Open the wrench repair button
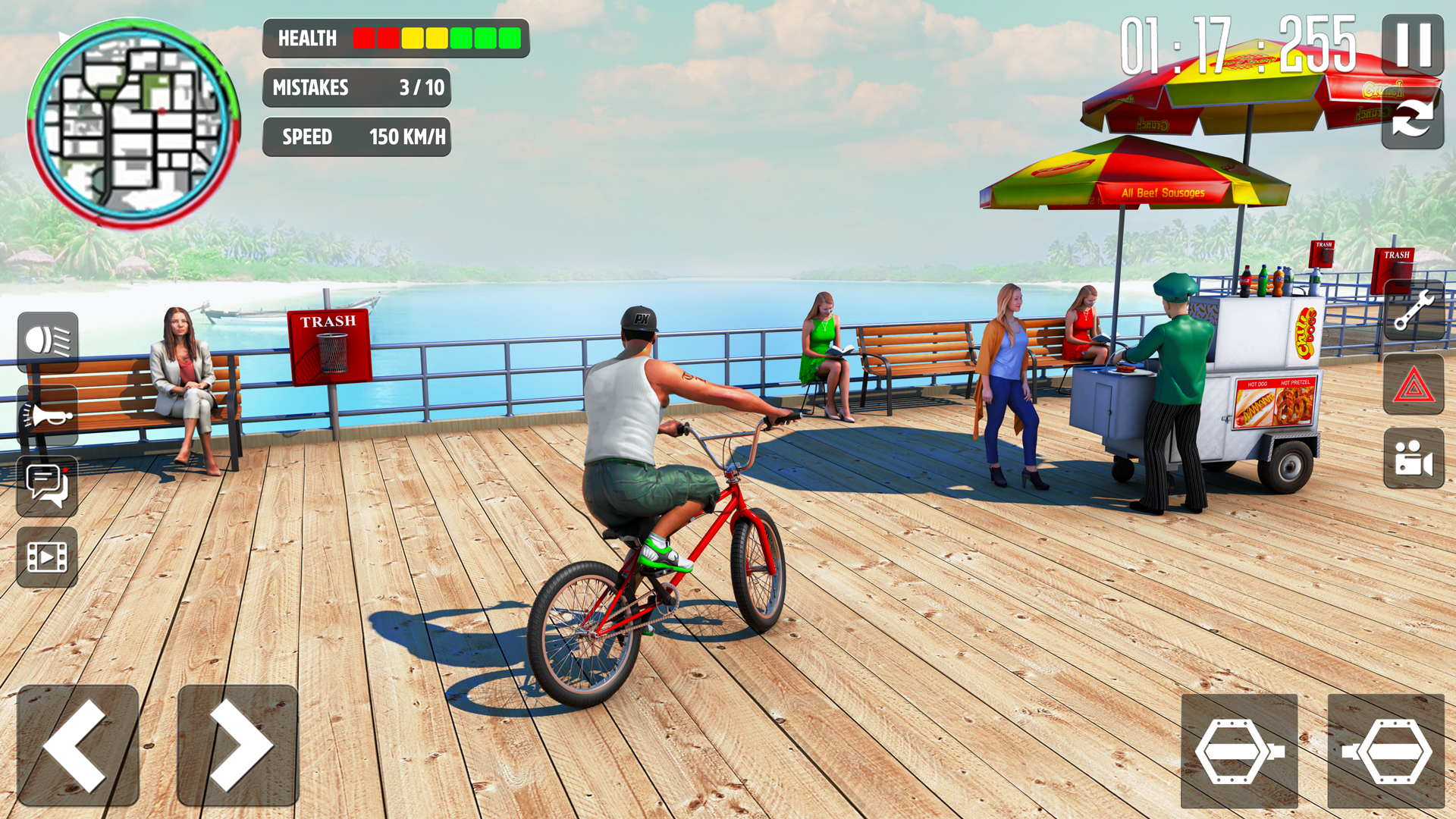The width and height of the screenshot is (1456, 819). [x=1414, y=310]
